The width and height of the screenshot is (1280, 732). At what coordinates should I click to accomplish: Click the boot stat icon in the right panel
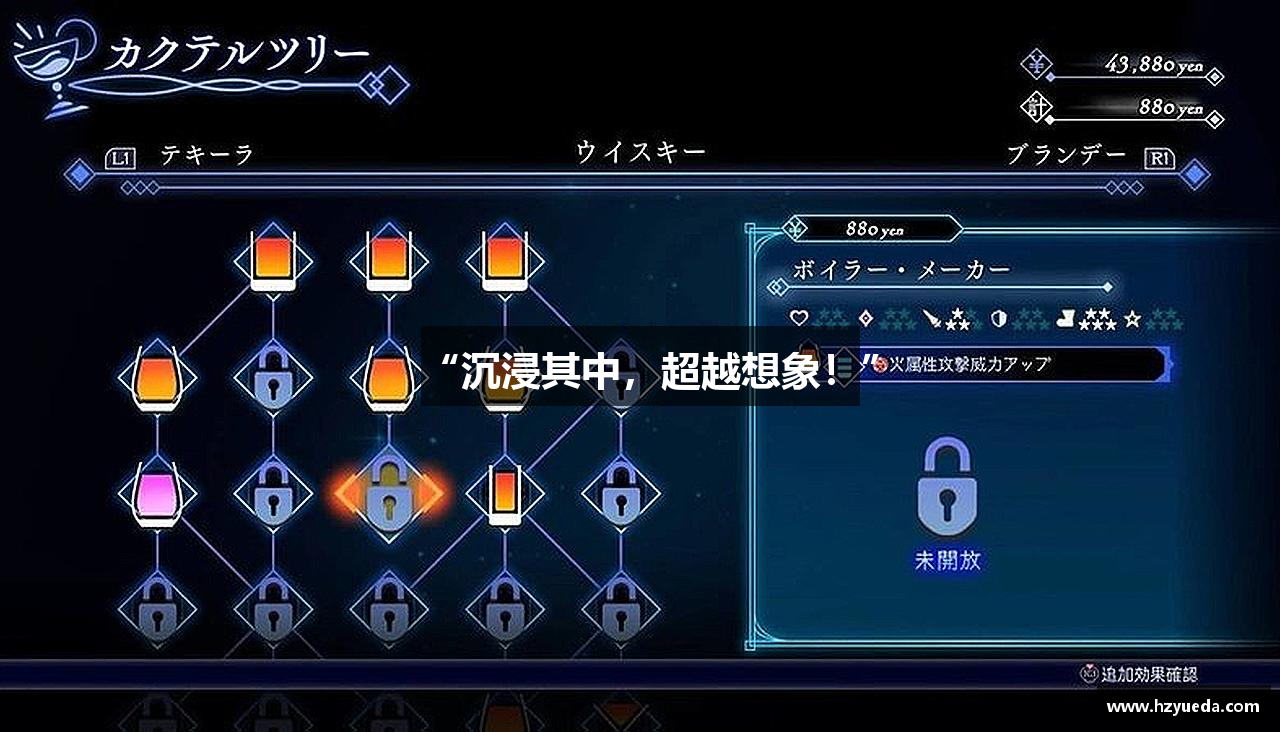point(1066,318)
